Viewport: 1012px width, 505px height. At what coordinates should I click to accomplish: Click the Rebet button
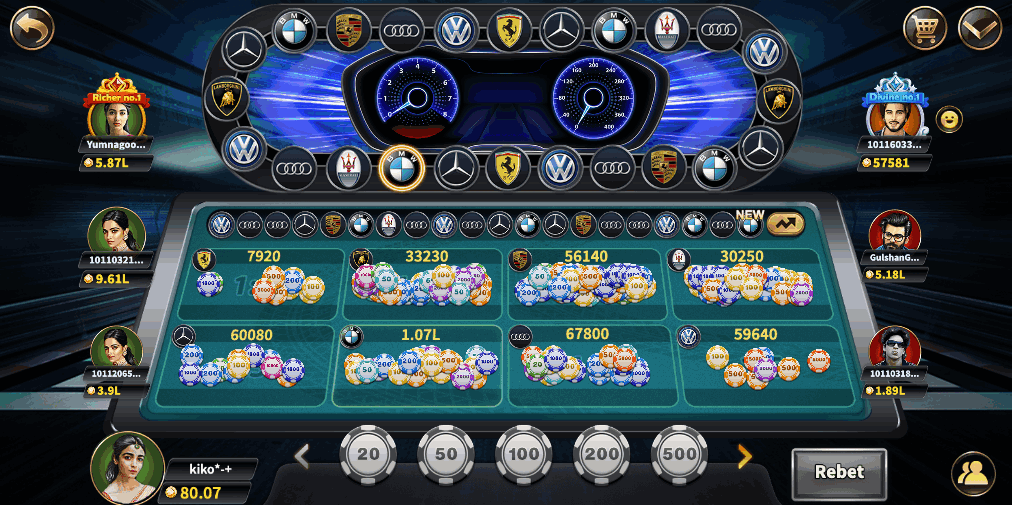[x=839, y=472]
